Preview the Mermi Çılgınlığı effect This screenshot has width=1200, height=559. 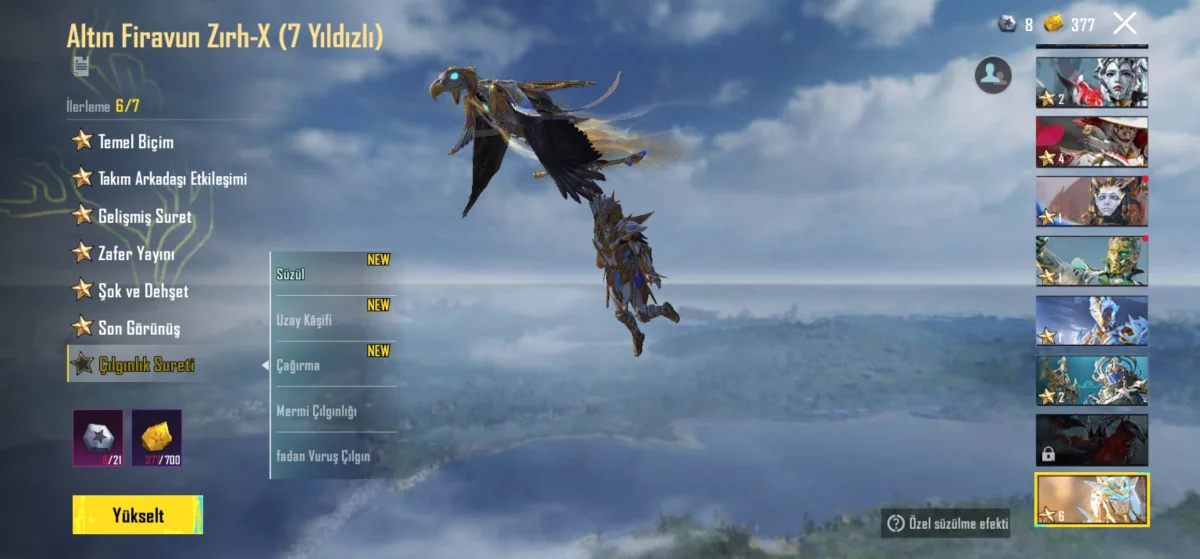pos(333,411)
